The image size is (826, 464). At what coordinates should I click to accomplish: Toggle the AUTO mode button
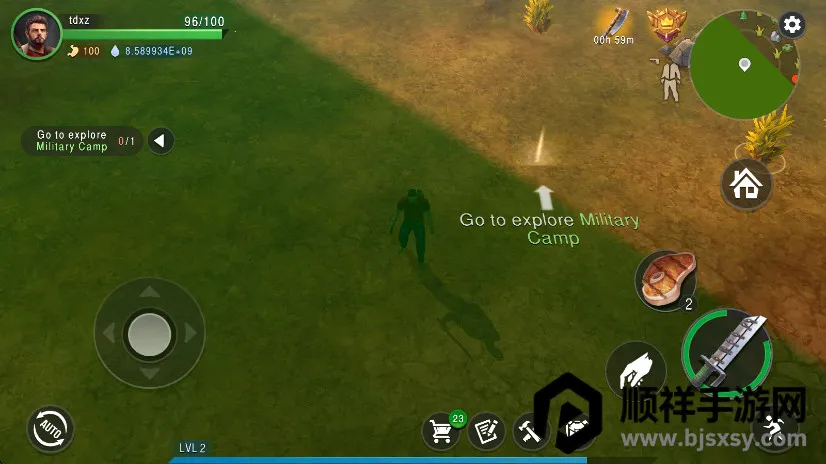49,430
